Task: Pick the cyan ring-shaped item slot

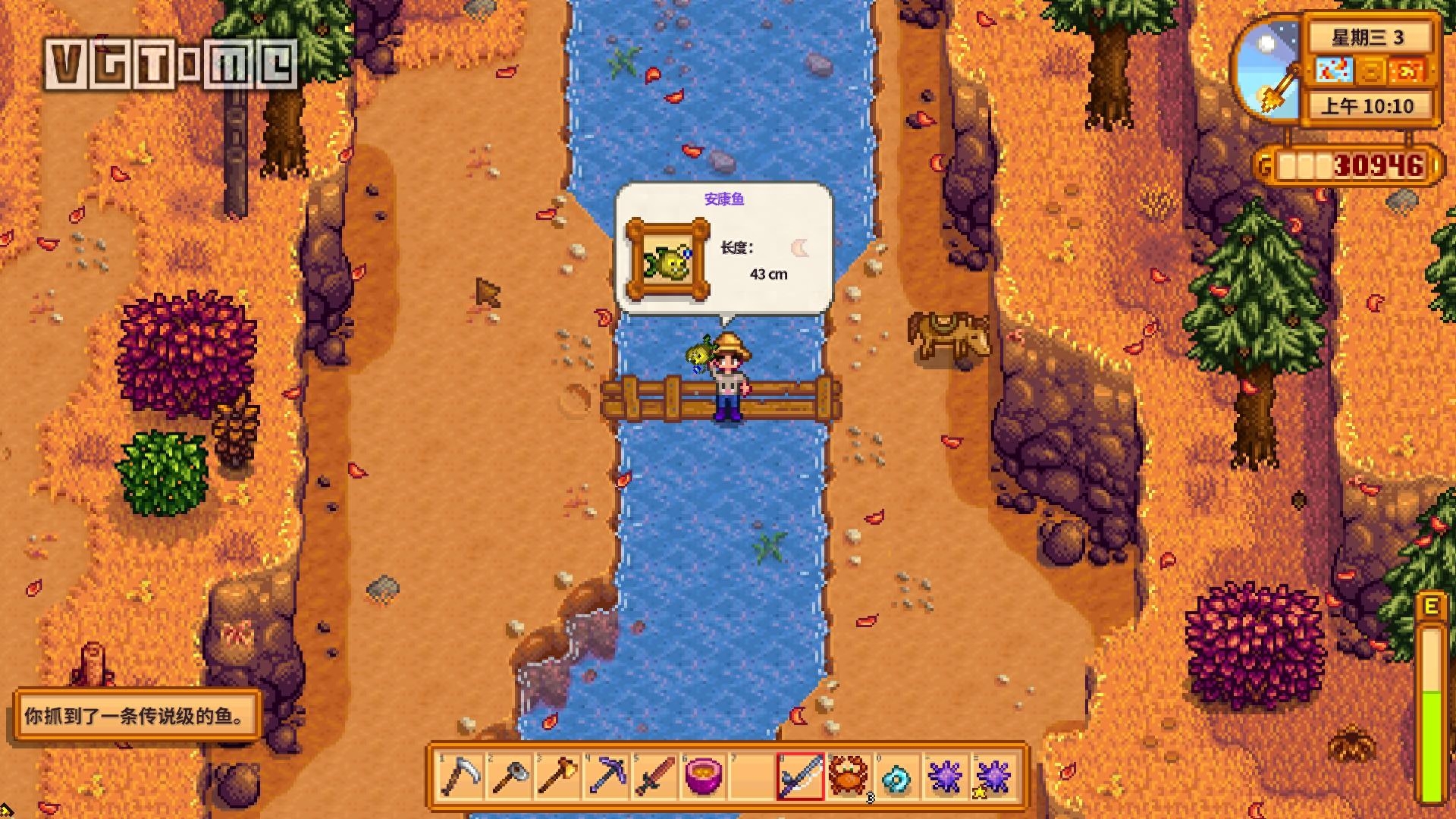Action: 897,777
